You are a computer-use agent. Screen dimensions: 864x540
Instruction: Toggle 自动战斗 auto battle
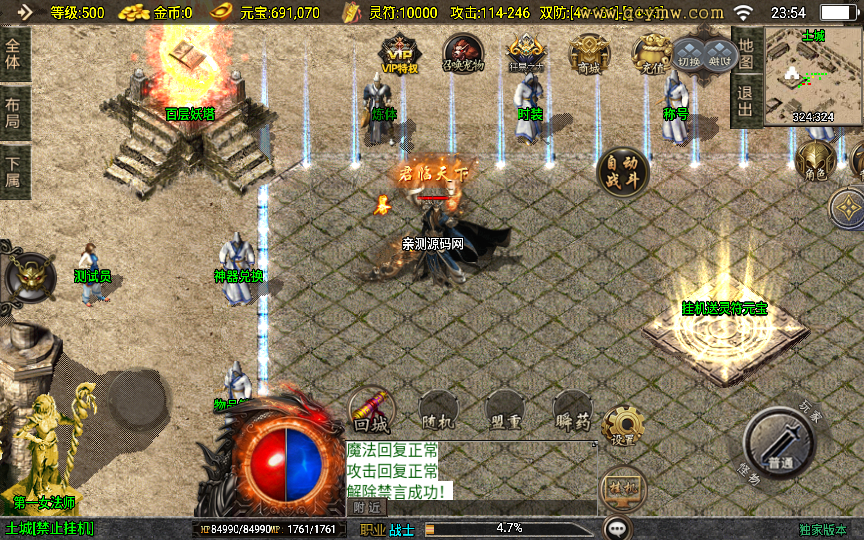coord(623,172)
